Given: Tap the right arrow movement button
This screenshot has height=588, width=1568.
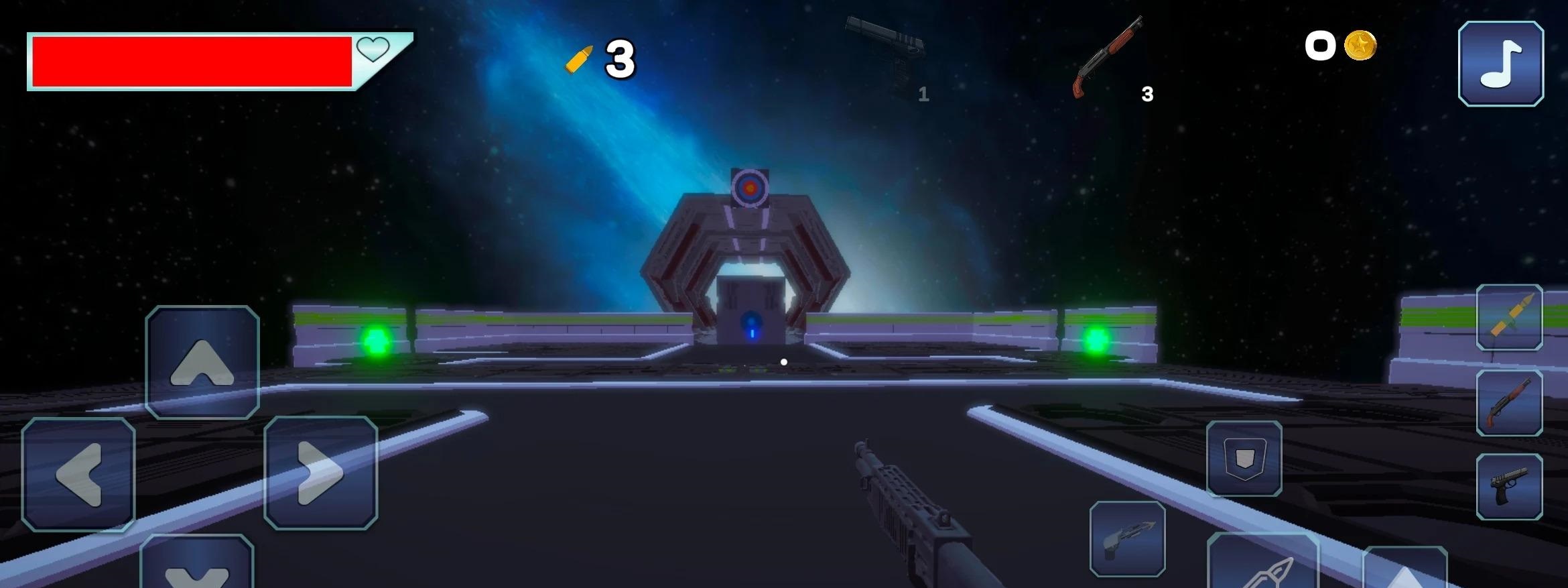Looking at the screenshot, I should (320, 473).
